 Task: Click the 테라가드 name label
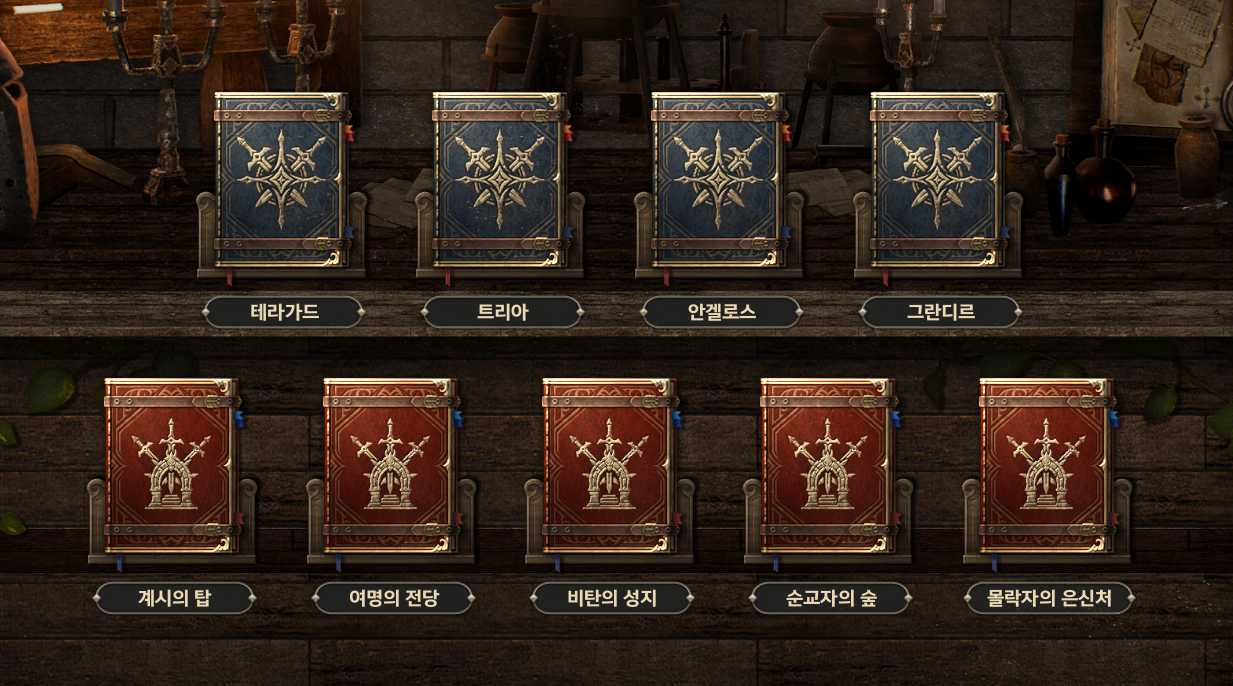[x=284, y=312]
